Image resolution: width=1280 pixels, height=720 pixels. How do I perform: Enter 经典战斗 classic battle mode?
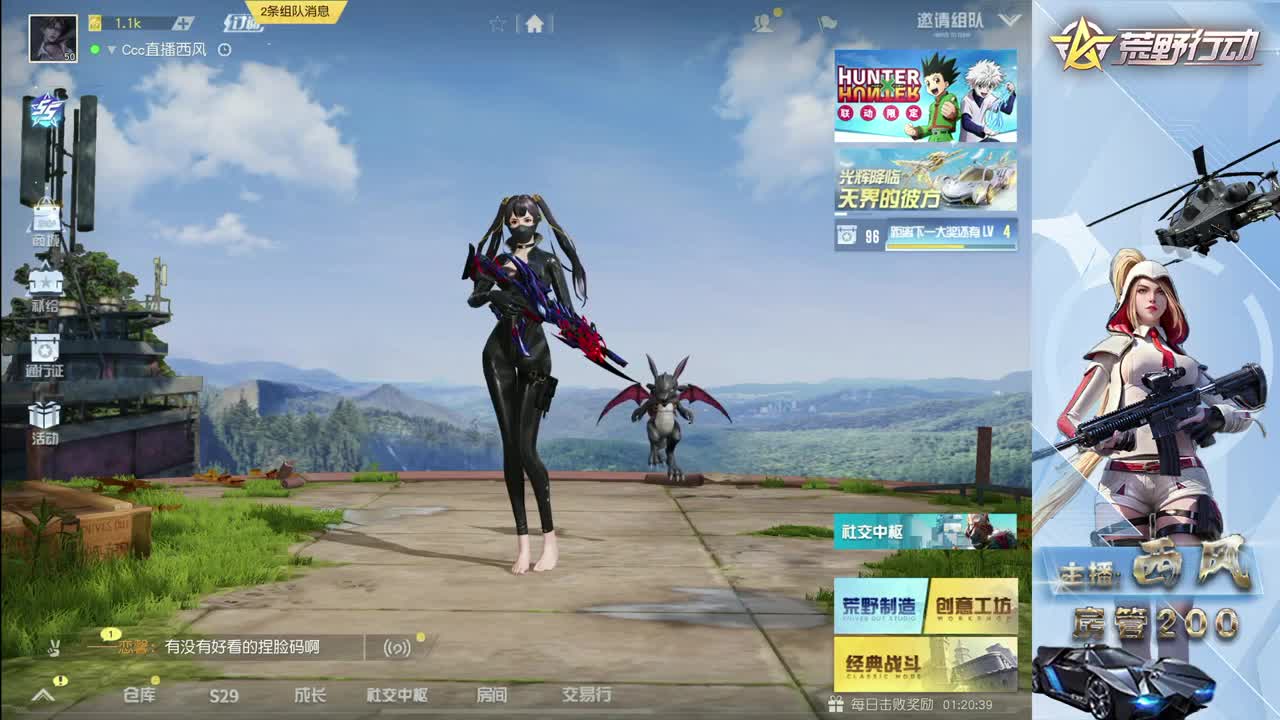click(923, 663)
